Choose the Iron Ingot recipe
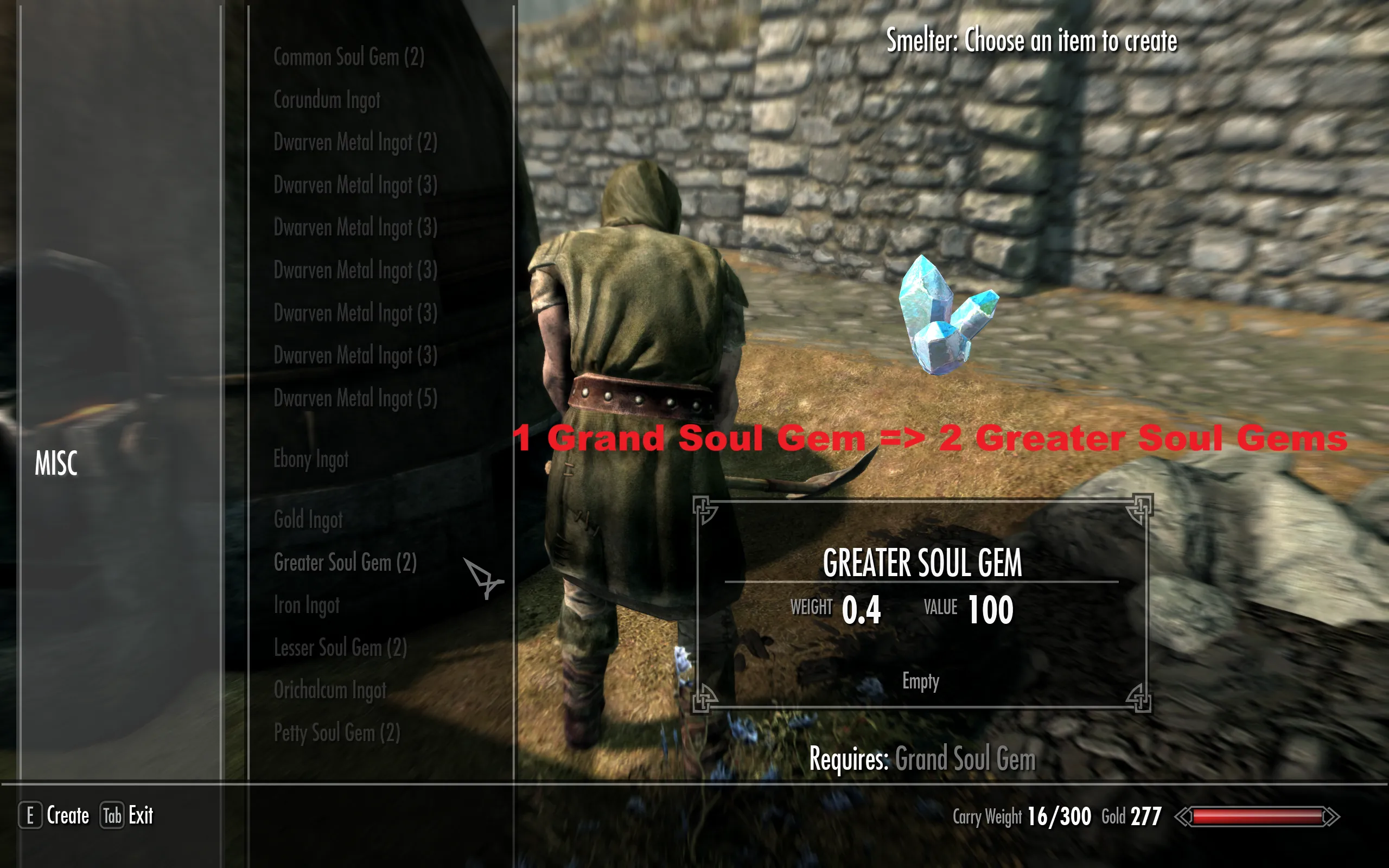This screenshot has width=1389, height=868. [x=307, y=605]
